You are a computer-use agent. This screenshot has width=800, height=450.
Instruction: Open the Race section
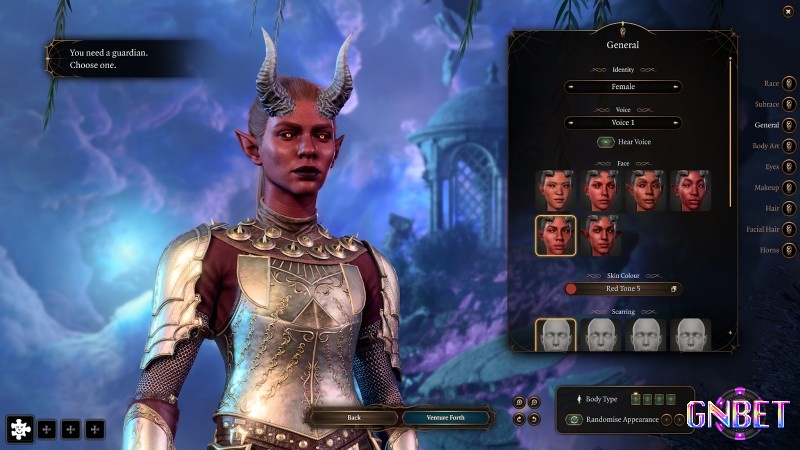(789, 83)
